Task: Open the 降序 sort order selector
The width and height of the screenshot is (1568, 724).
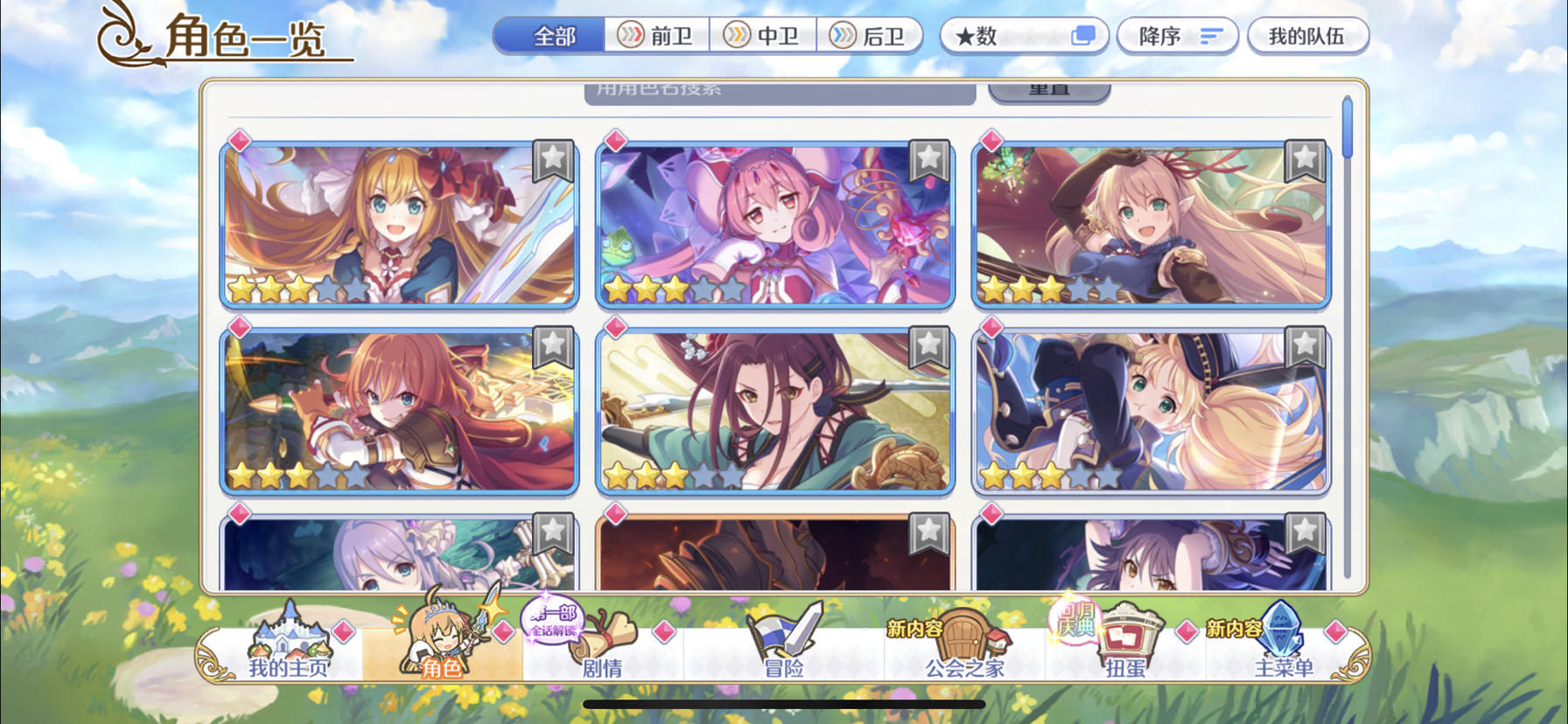Action: click(x=1176, y=35)
